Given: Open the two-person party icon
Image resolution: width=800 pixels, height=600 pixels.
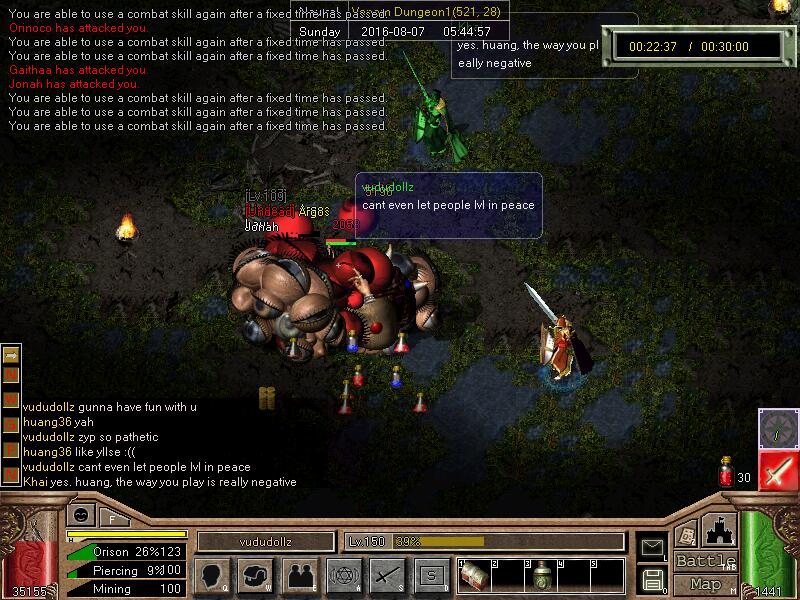Looking at the screenshot, I should pyautogui.click(x=300, y=575).
